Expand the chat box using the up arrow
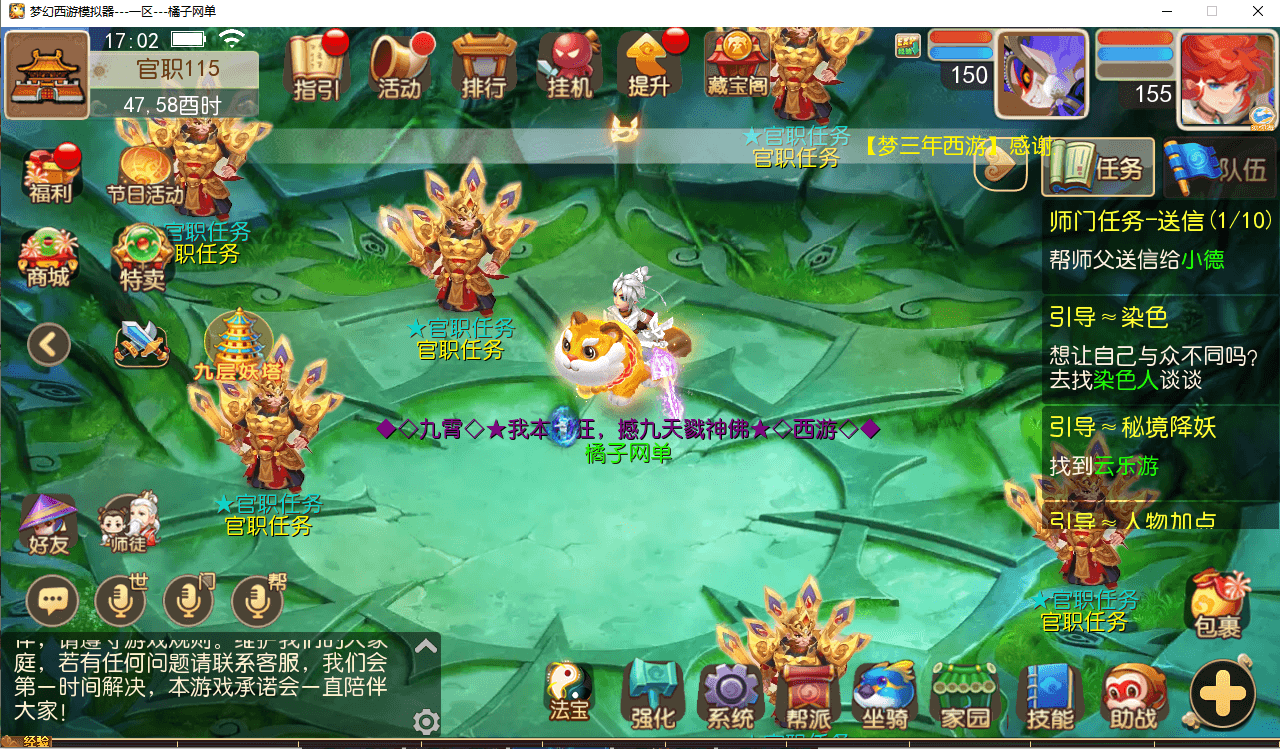The image size is (1280, 749). [426, 646]
